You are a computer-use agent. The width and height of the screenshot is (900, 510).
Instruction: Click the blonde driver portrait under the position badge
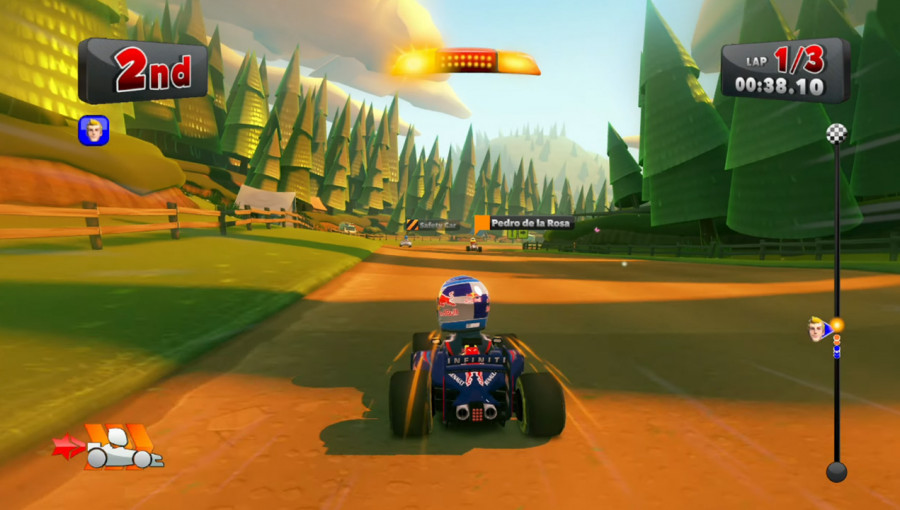pos(93,131)
